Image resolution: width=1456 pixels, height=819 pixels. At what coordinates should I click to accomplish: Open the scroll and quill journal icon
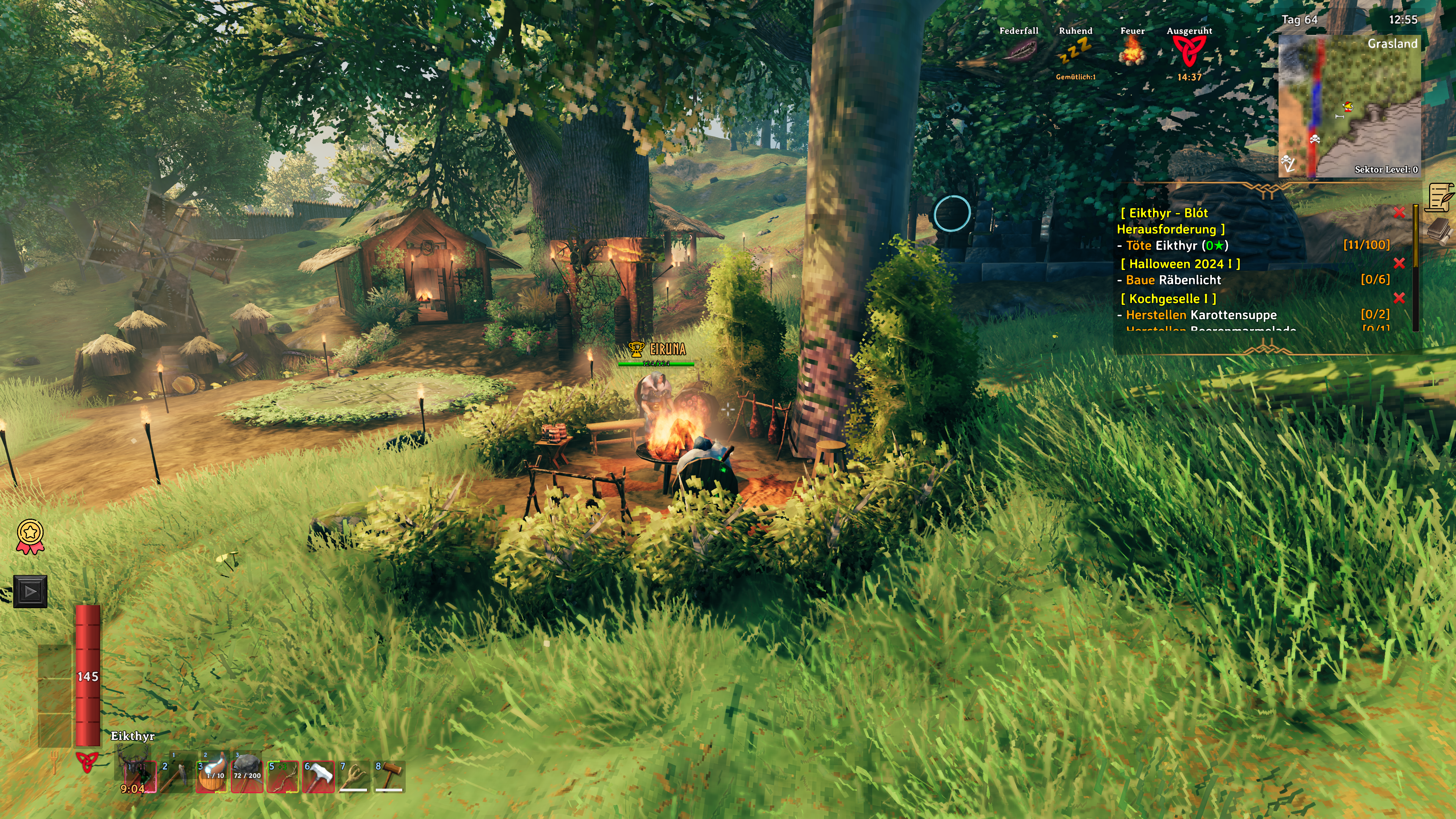tap(1440, 197)
